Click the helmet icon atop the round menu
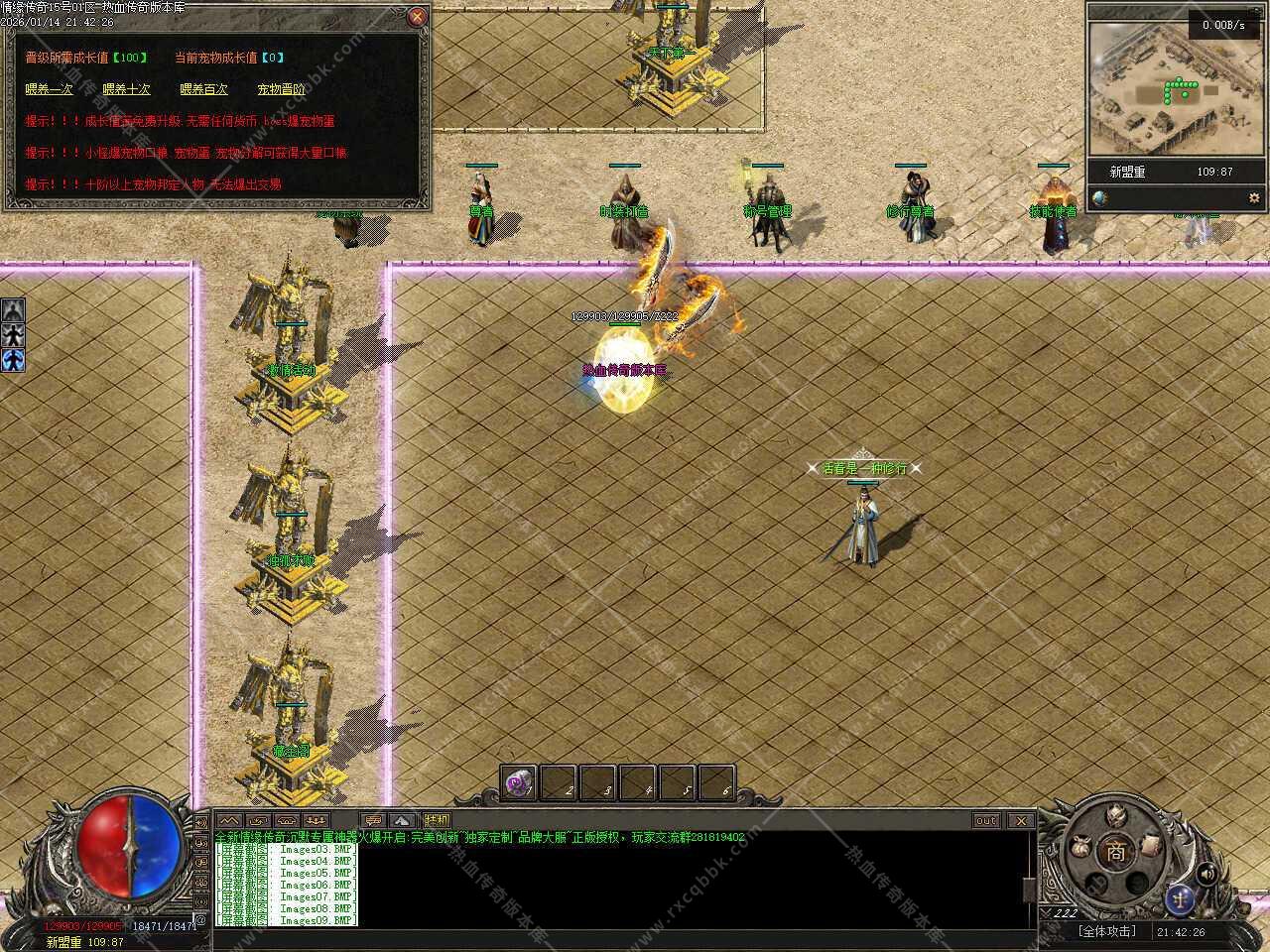The width and height of the screenshot is (1270, 952). 1117,815
